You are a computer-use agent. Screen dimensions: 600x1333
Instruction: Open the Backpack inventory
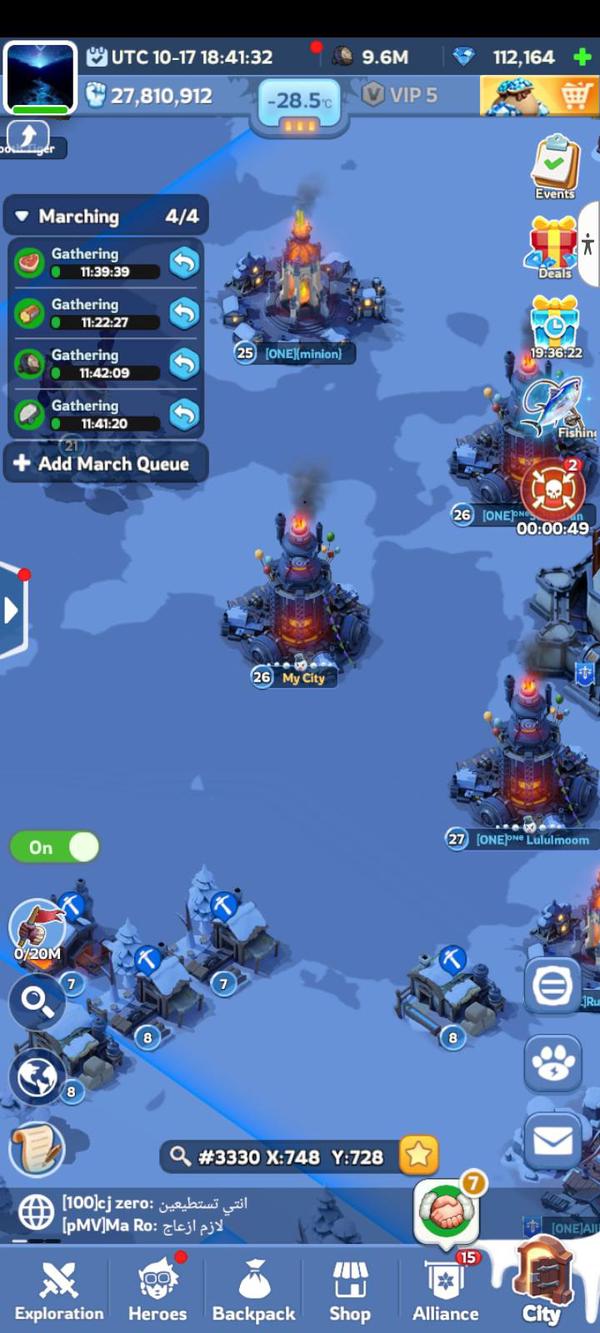tap(254, 1289)
